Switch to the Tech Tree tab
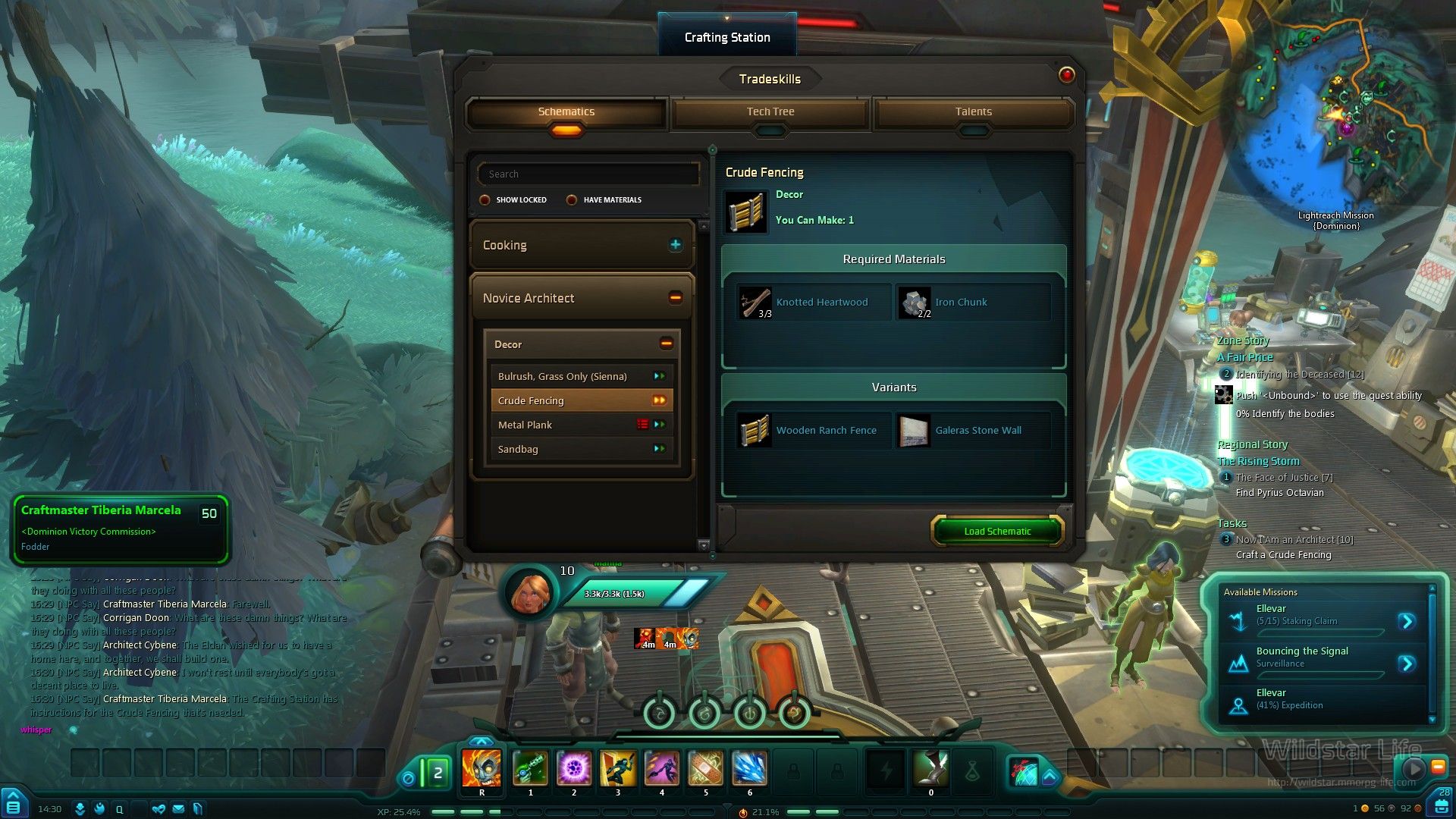The height and width of the screenshot is (819, 1456). pyautogui.click(x=770, y=112)
